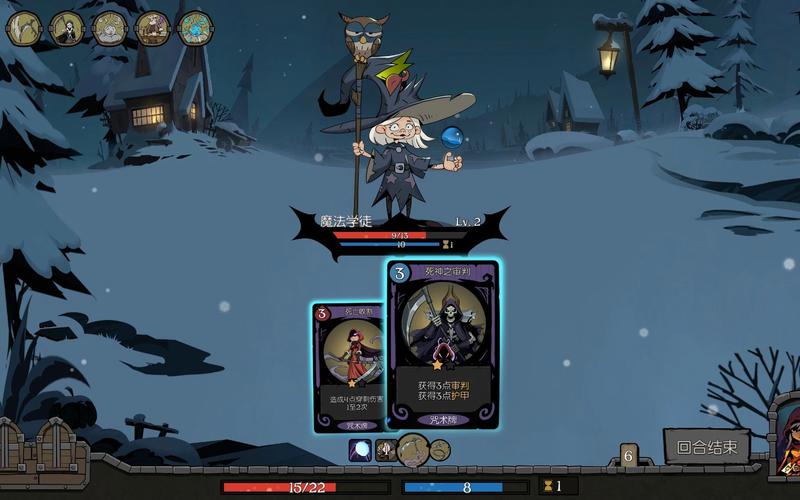Activate the glowing blue orb skill

[360, 451]
